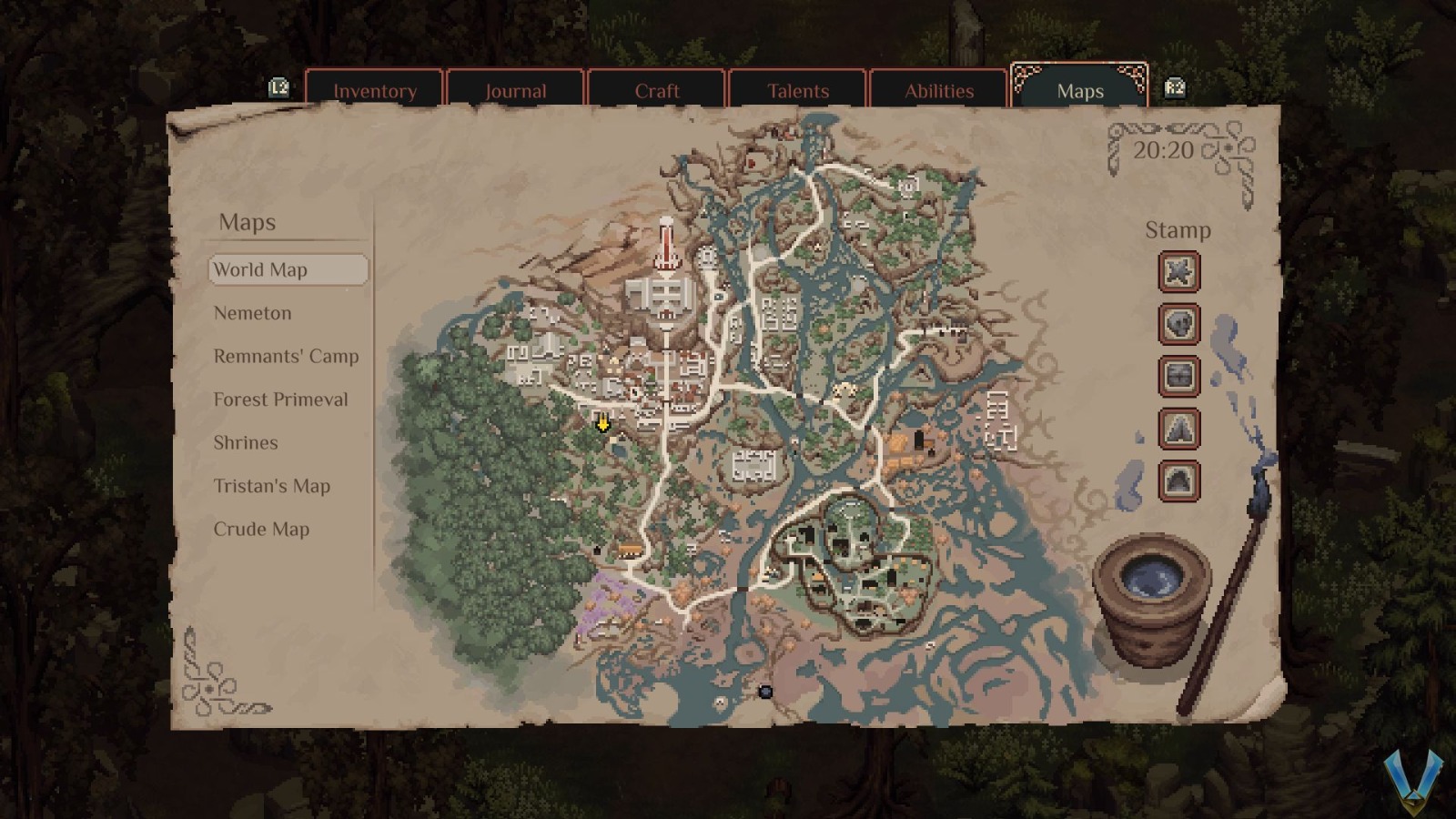Select the Nemeton map entry
This screenshot has height=819, width=1456.
pyautogui.click(x=252, y=313)
